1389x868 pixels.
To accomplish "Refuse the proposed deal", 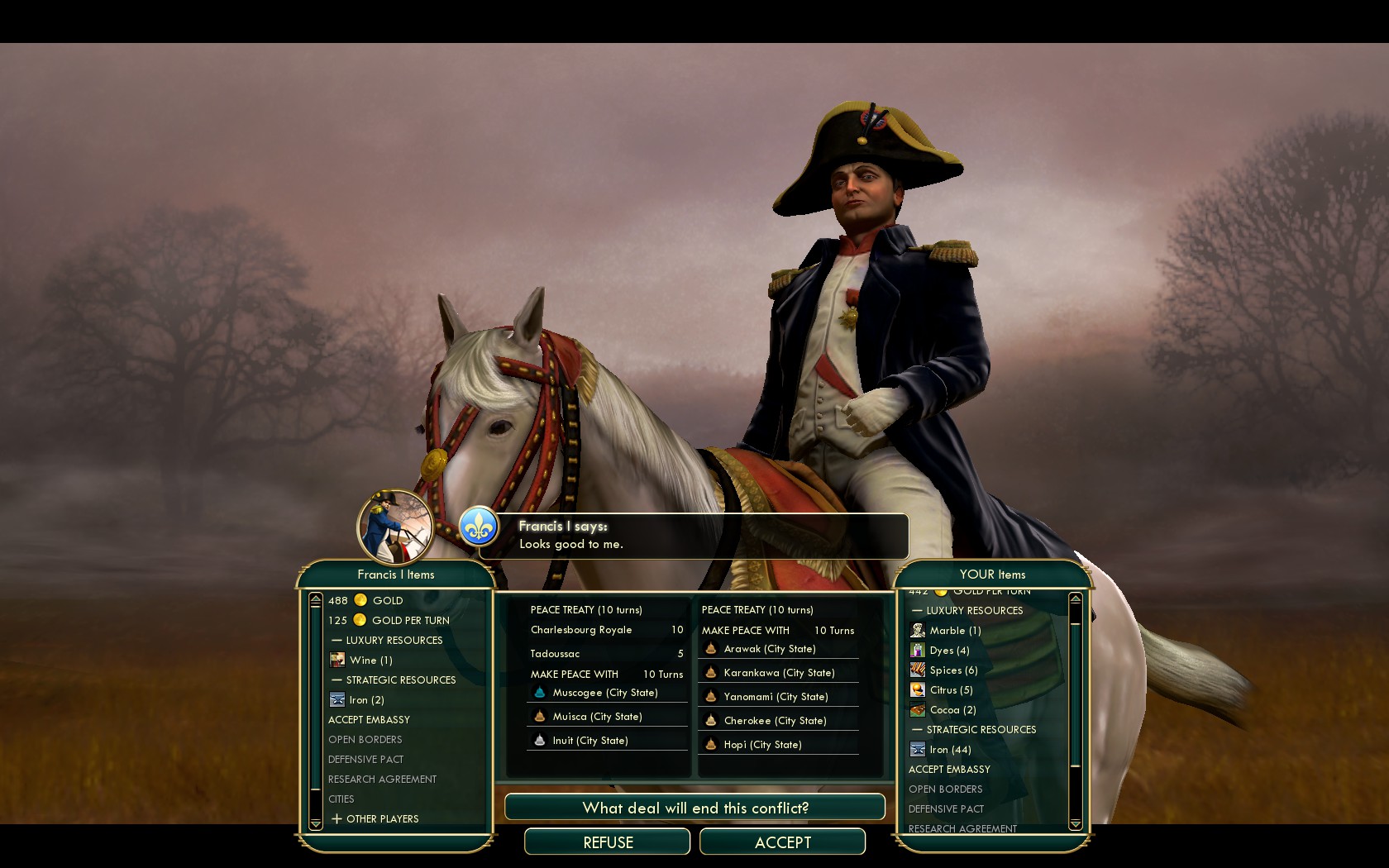I will pos(608,842).
